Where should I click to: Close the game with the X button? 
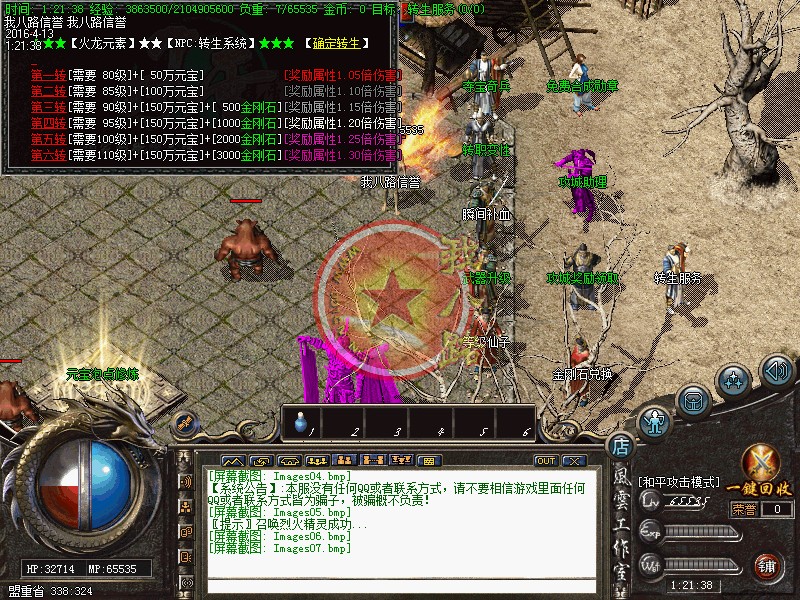(x=573, y=461)
